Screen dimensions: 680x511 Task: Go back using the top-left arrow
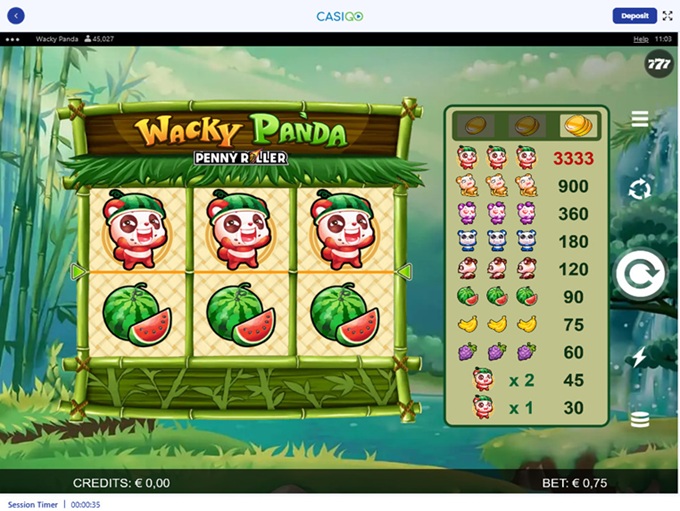pos(15,16)
